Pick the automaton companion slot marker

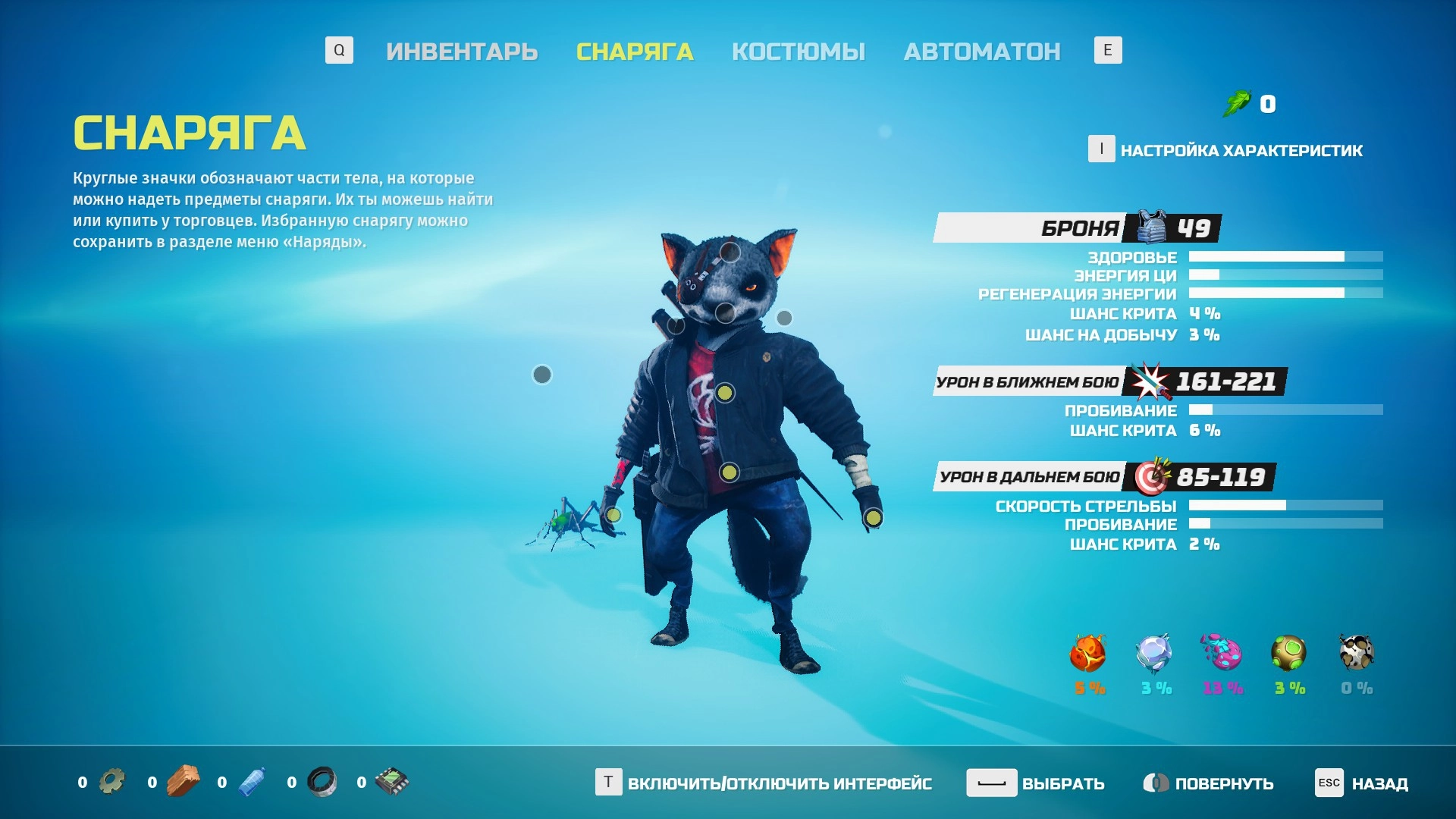(x=542, y=375)
